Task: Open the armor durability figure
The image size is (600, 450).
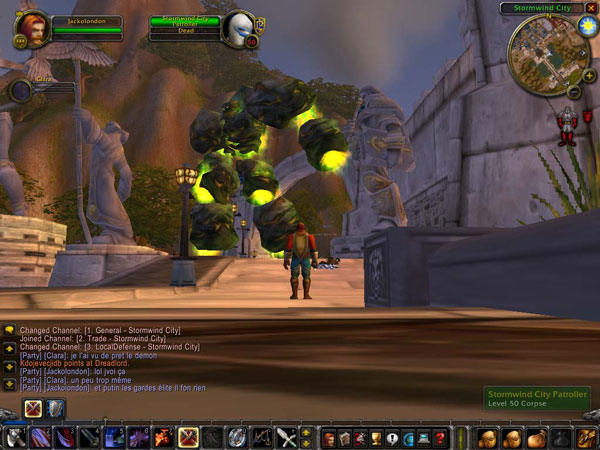Action: [x=568, y=126]
